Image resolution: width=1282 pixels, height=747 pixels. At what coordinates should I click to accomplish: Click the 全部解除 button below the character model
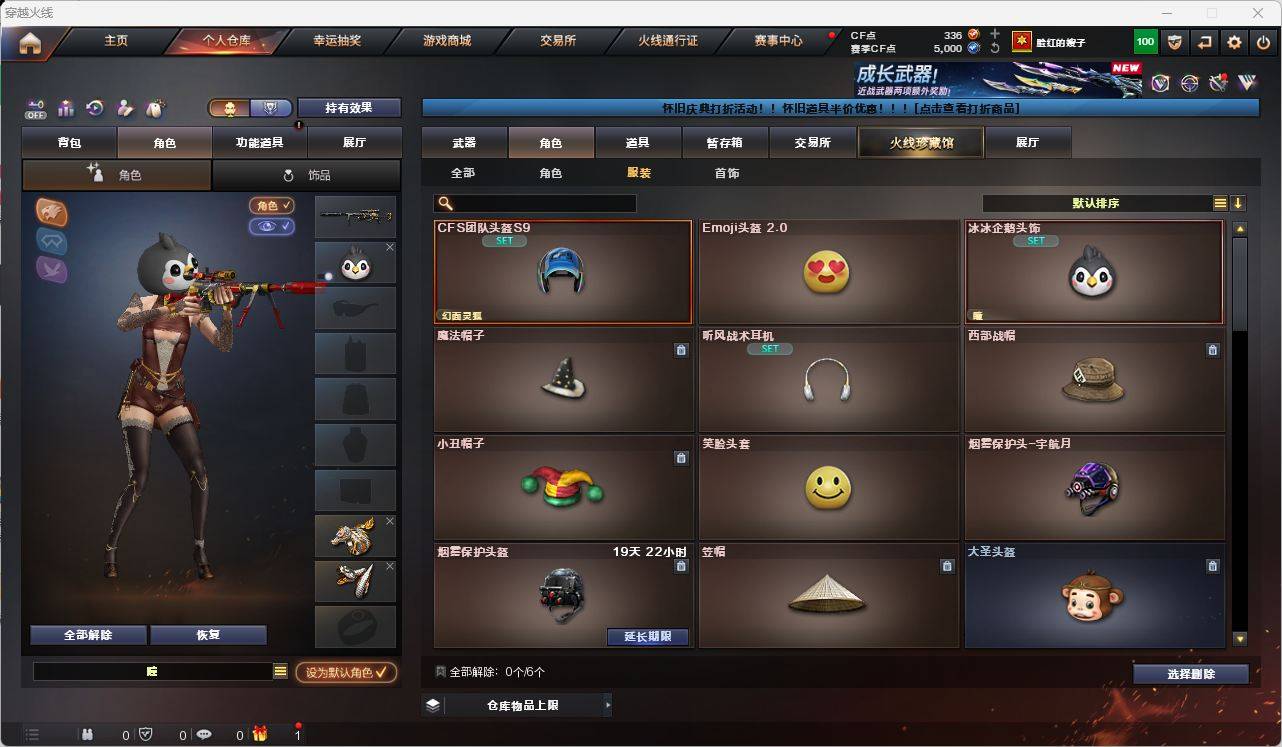[x=87, y=634]
